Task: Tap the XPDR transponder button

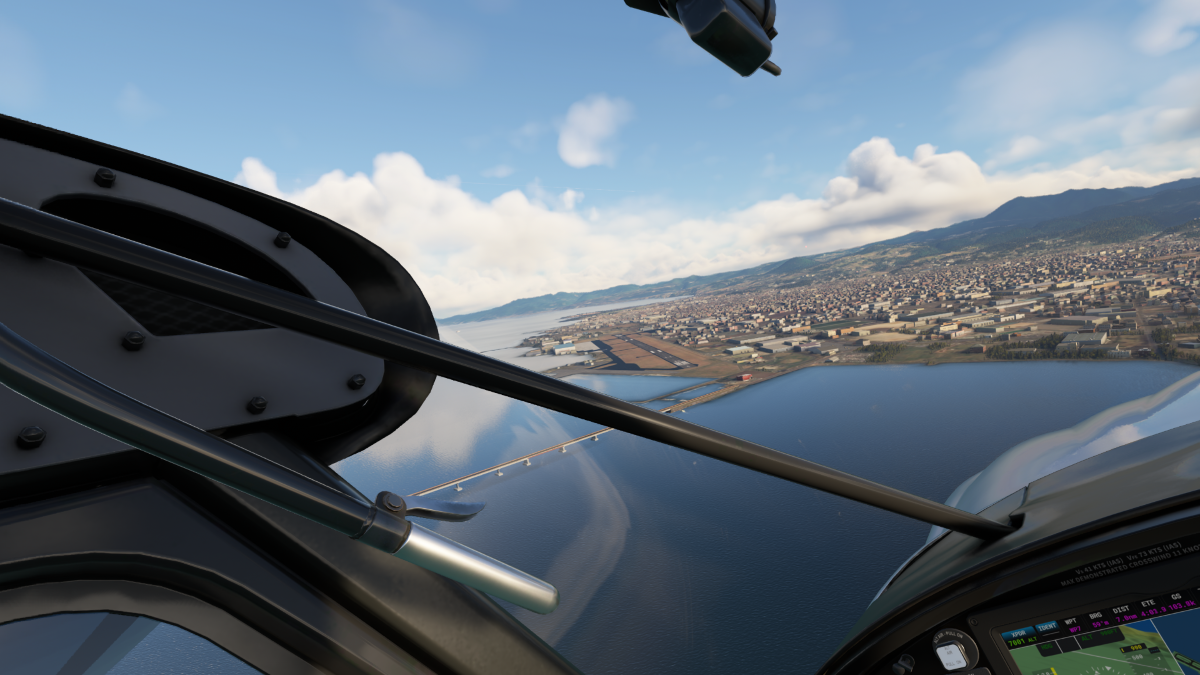Action: [x=1018, y=632]
